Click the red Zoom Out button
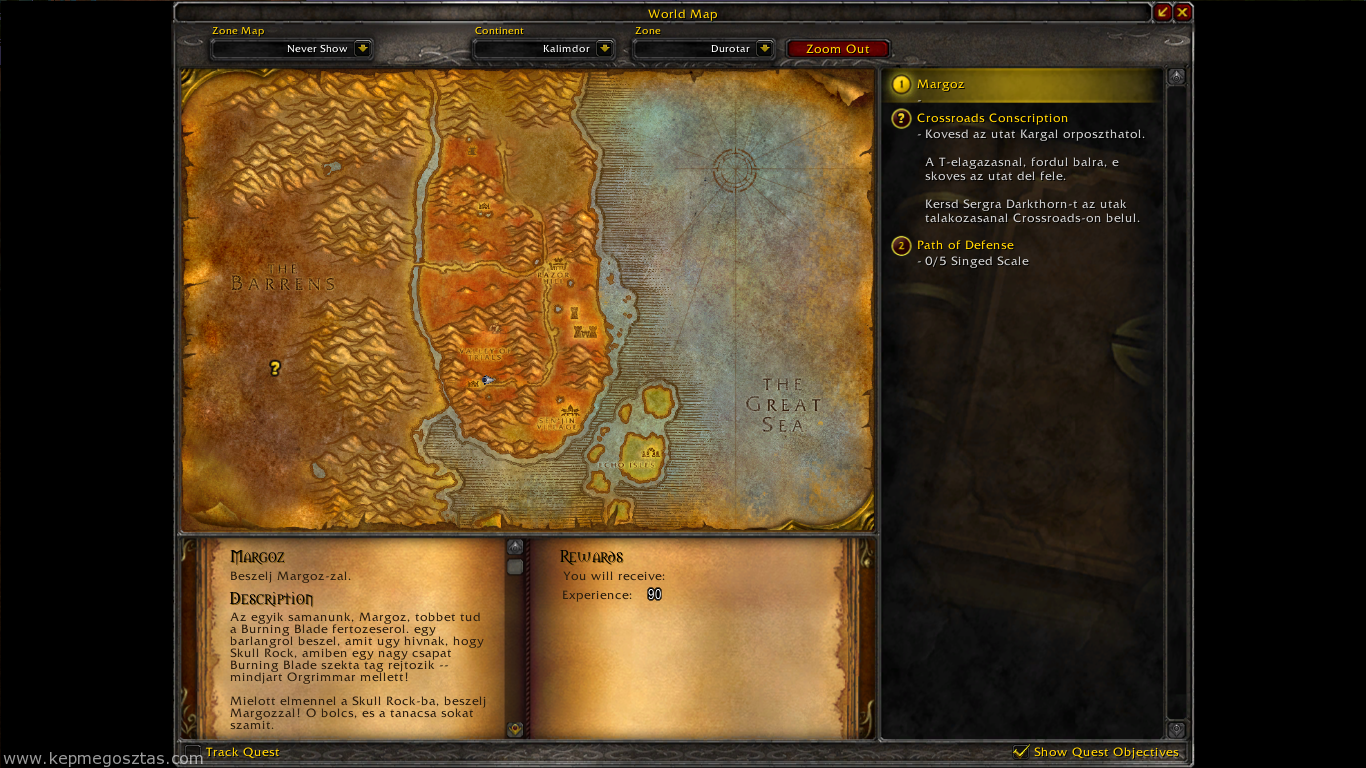Image resolution: width=1366 pixels, height=768 pixels. coord(837,49)
